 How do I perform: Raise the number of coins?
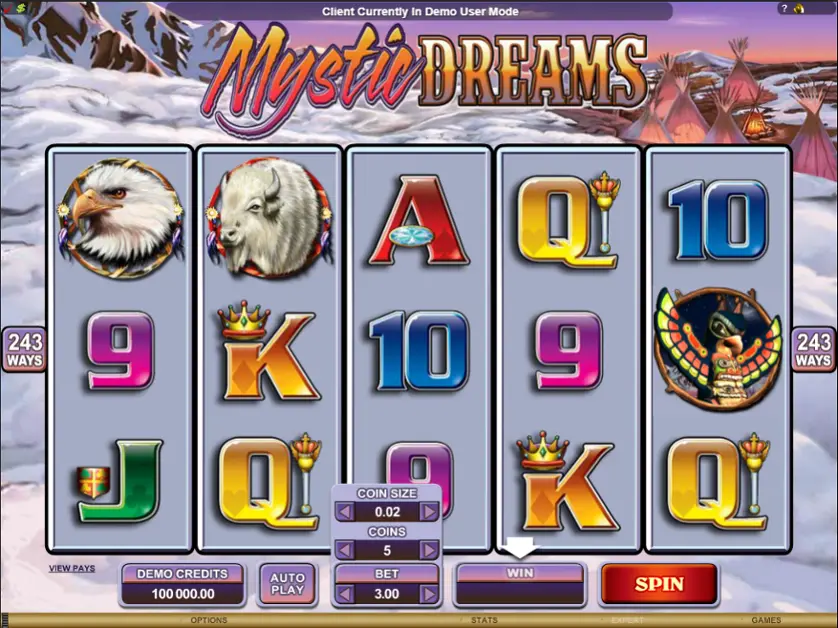[x=429, y=550]
